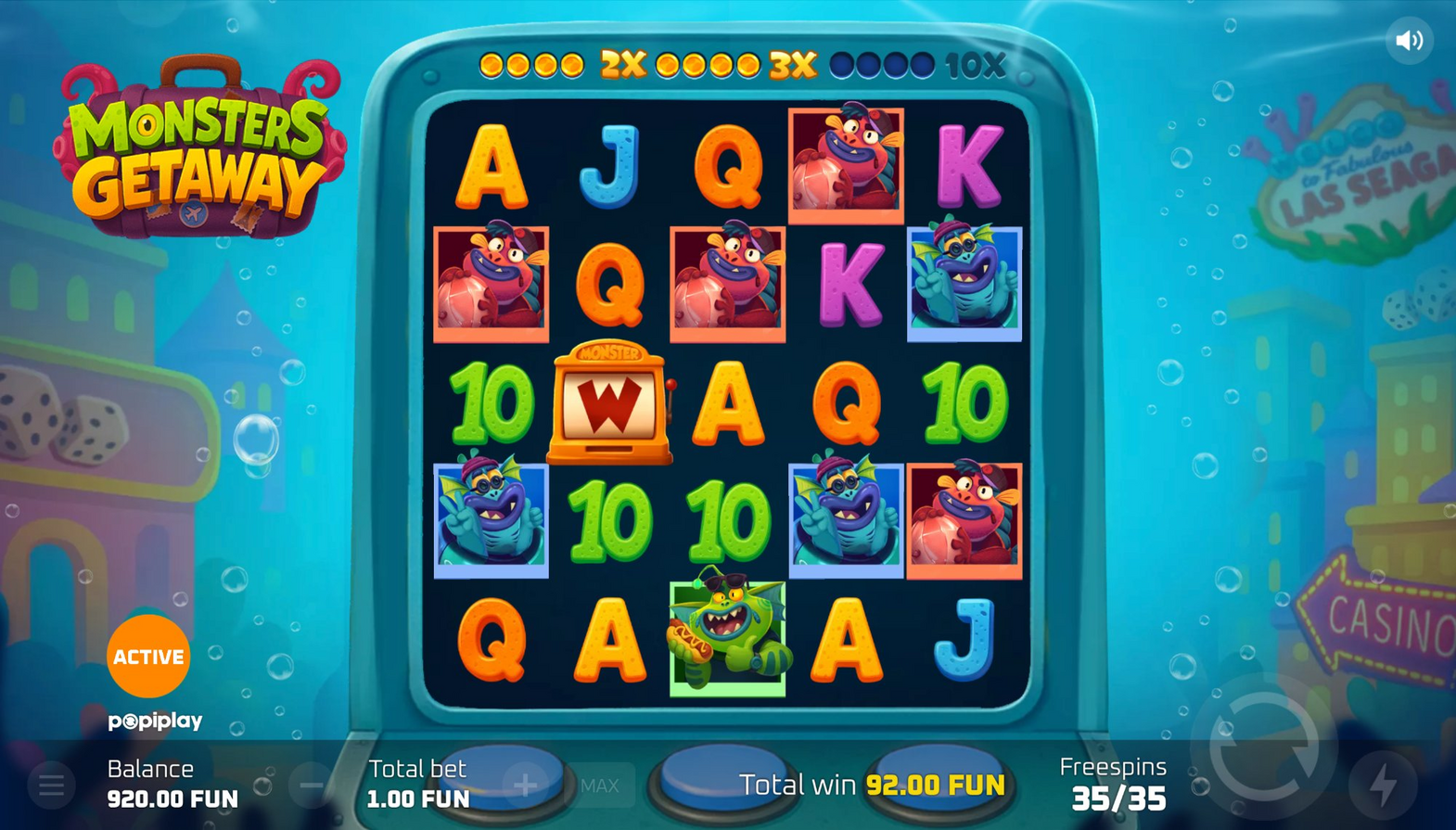Select the red monster symbol at top

(x=844, y=167)
